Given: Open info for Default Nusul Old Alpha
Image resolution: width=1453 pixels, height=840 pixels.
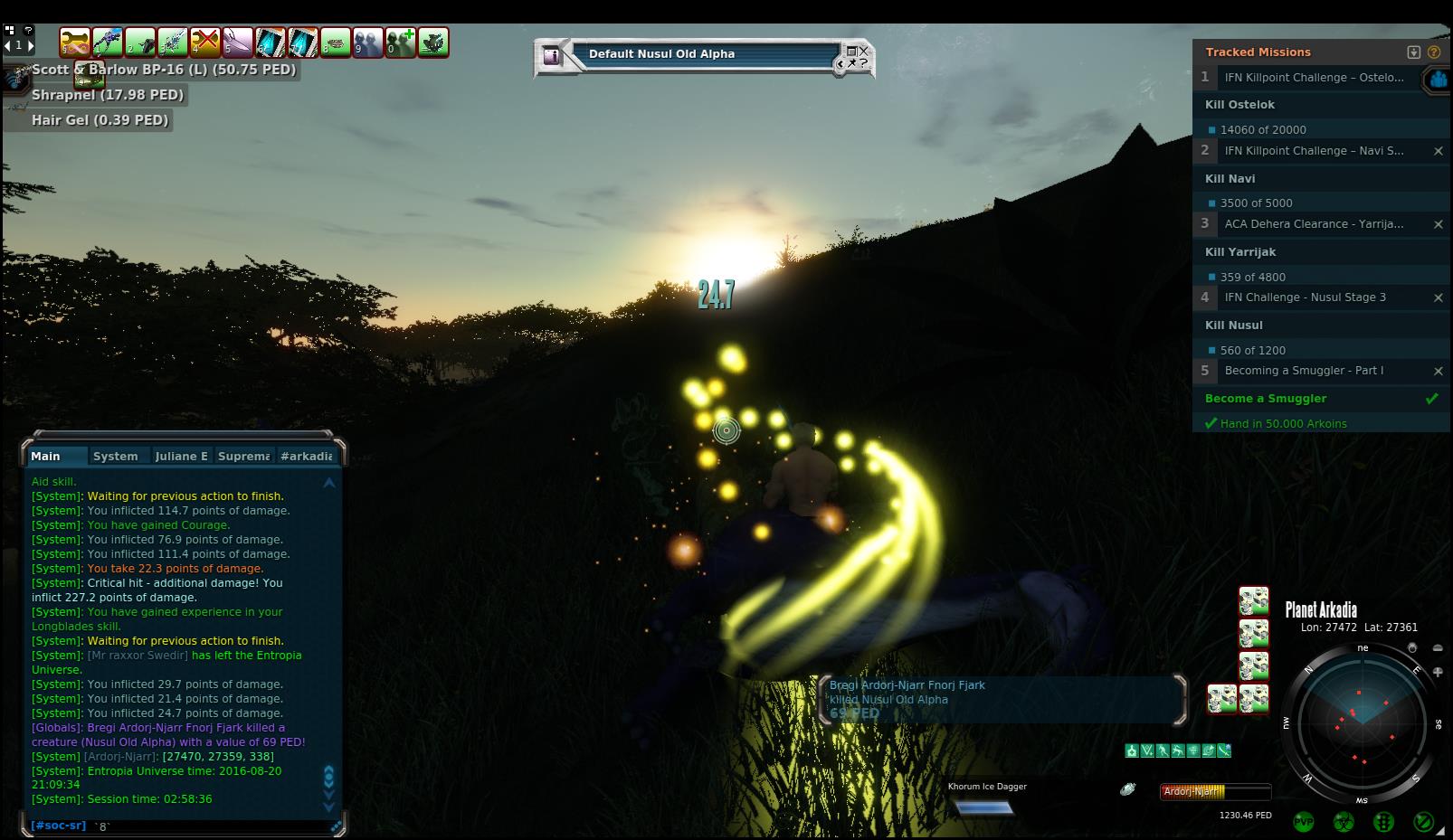Looking at the screenshot, I should pyautogui.click(x=551, y=56).
